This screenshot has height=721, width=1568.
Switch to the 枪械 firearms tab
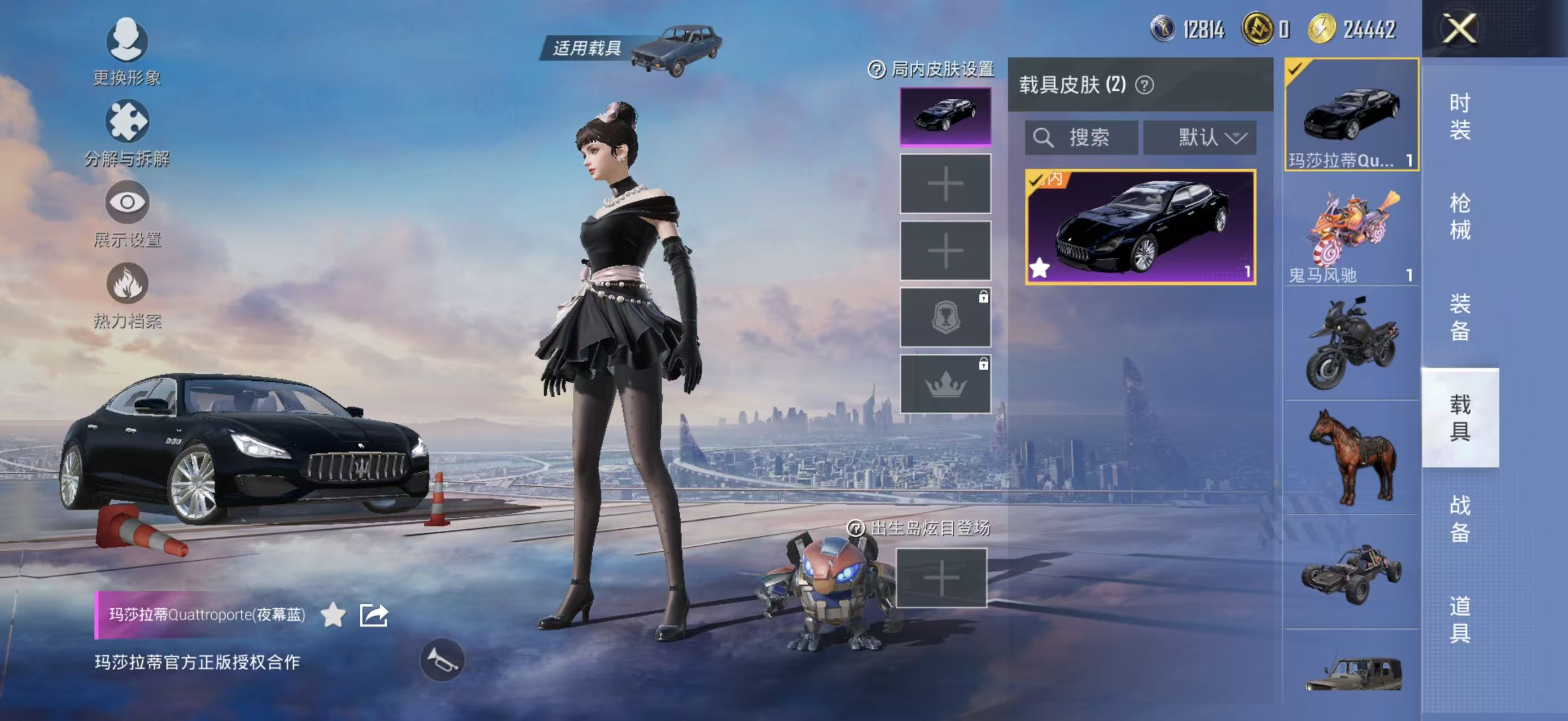[1459, 217]
